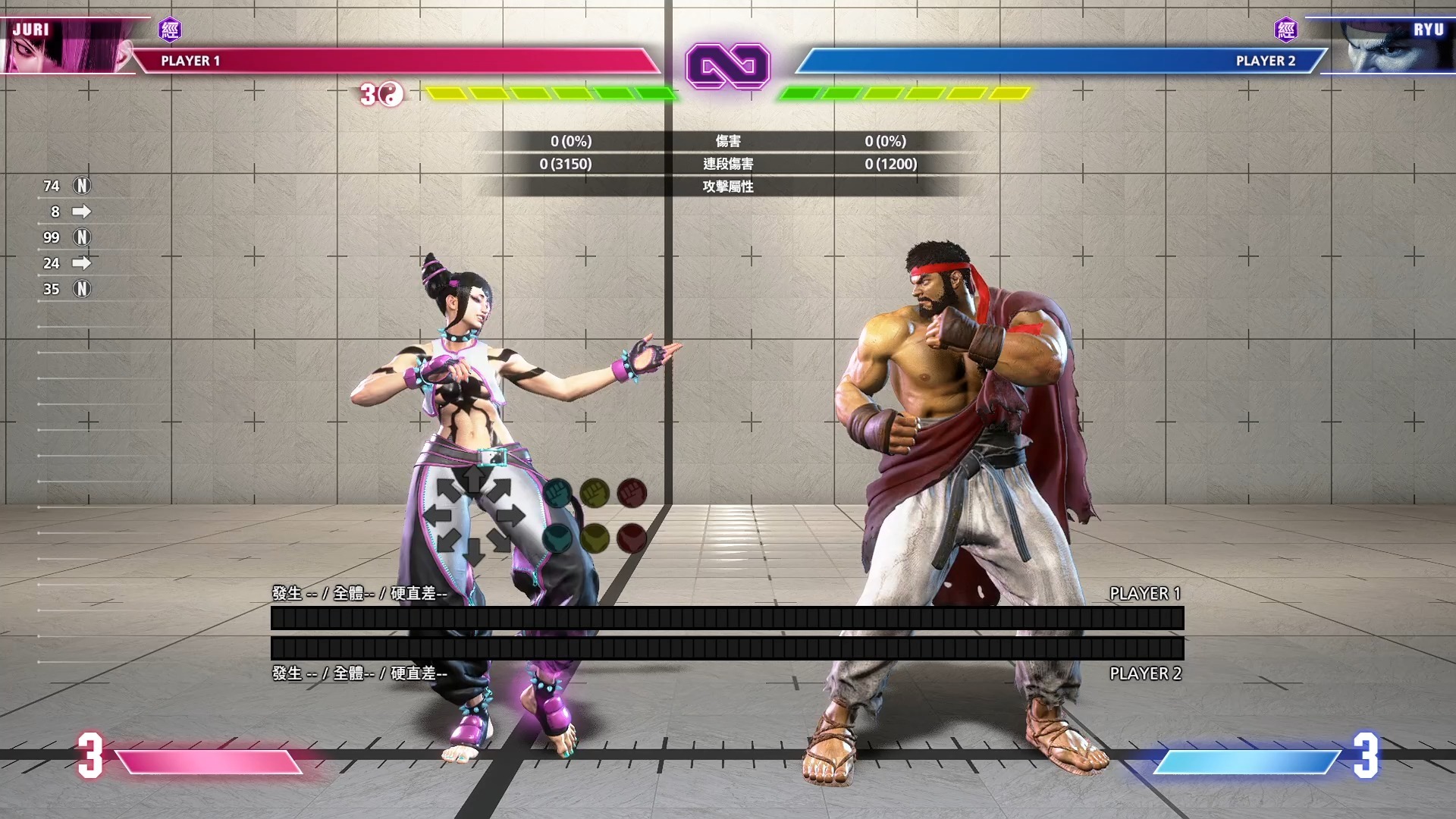The height and width of the screenshot is (819, 1456).
Task: Select Player 2's purple control type badge
Action: point(1286,30)
